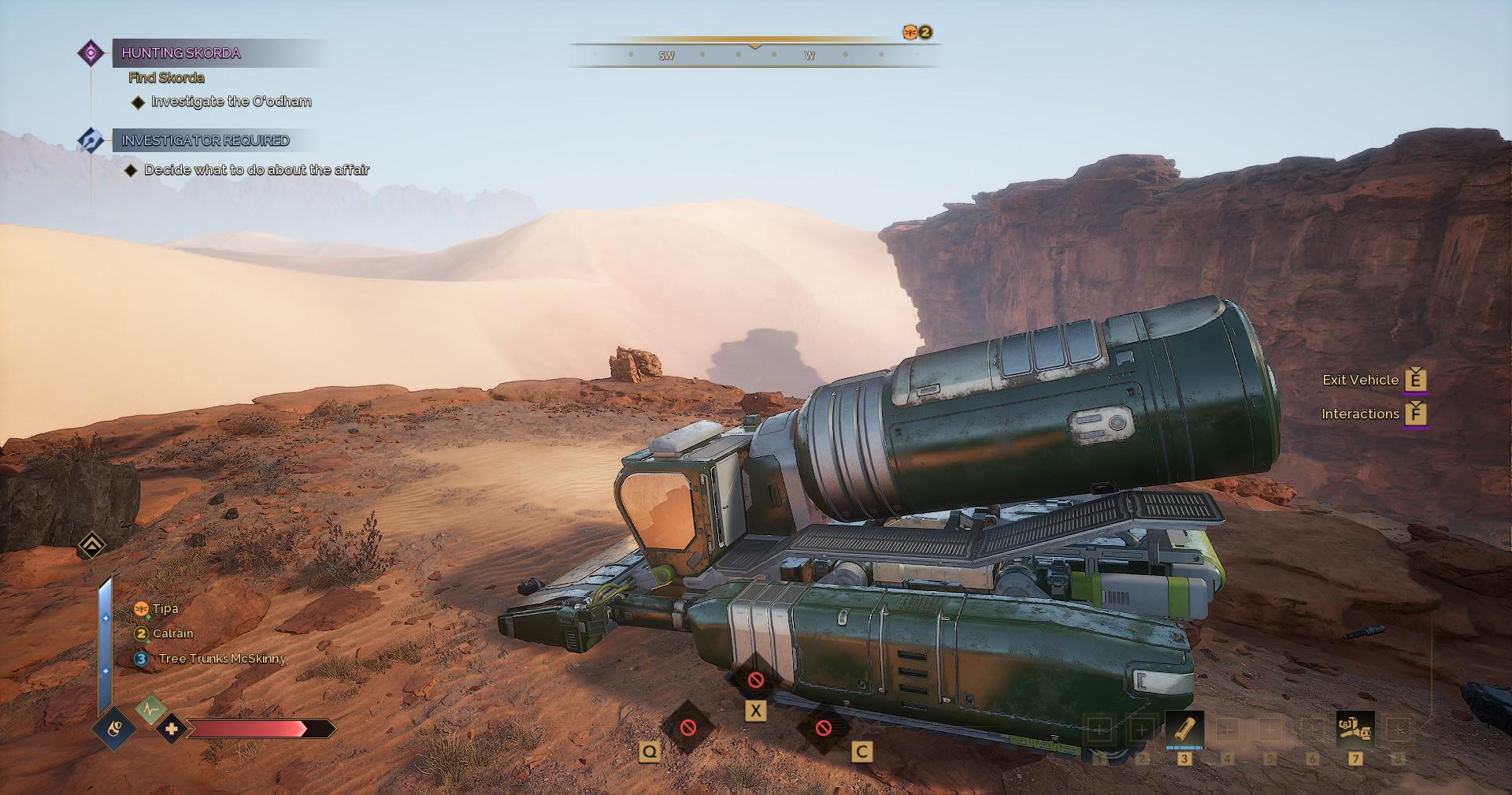This screenshot has width=1512, height=795.
Task: Click the "Decide what to do about the affair" objective
Action: pyautogui.click(x=256, y=170)
